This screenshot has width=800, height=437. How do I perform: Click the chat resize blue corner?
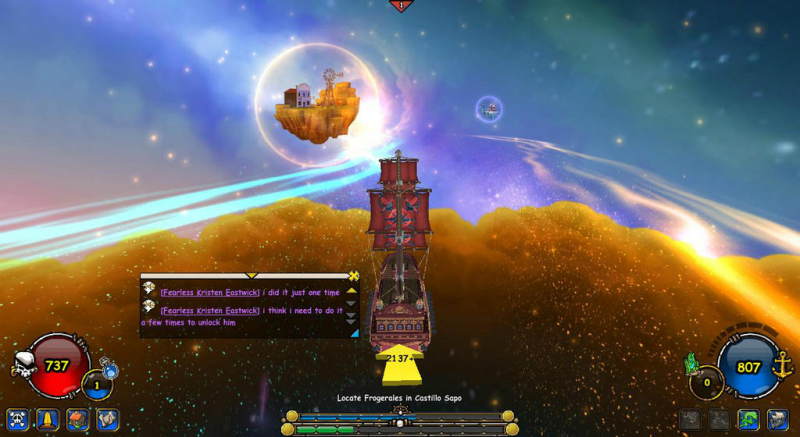(354, 333)
